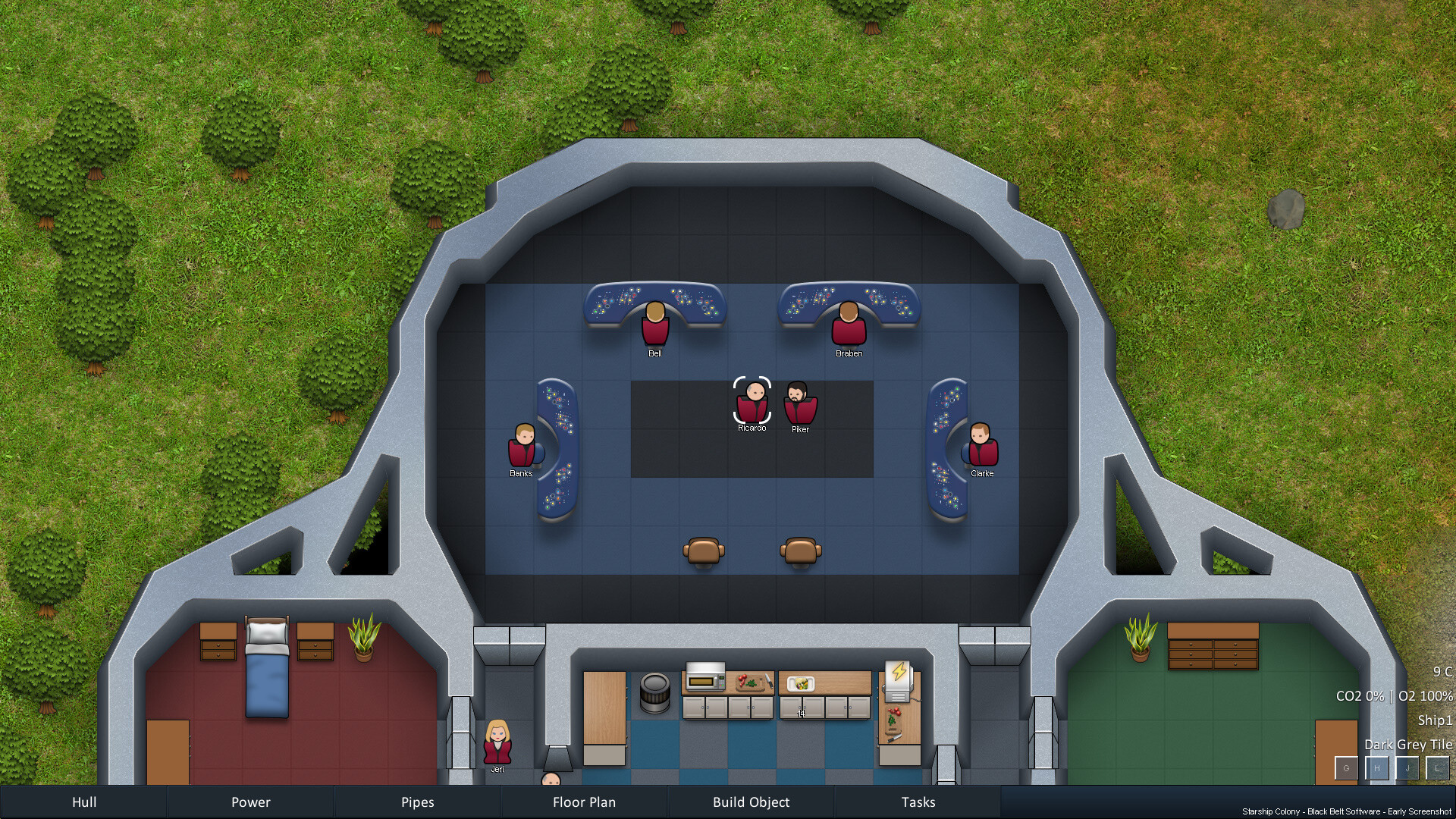The height and width of the screenshot is (819, 1456).
Task: Open the Floor Plan menu
Action: (x=584, y=802)
